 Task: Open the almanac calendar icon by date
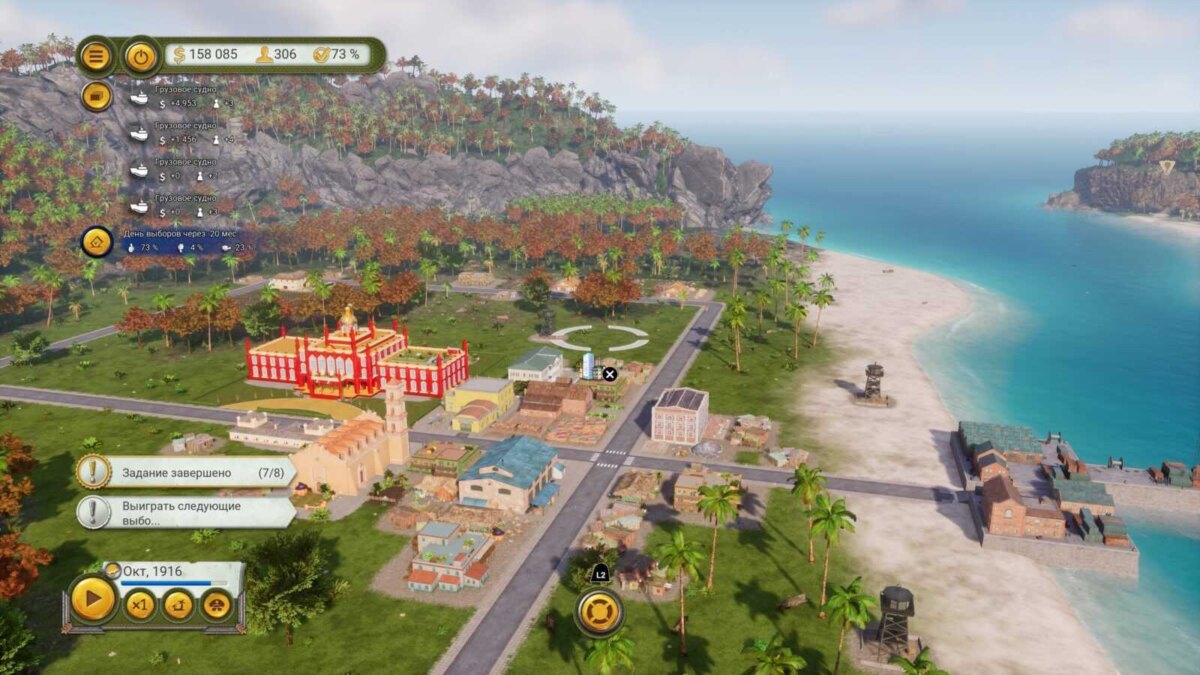(113, 570)
